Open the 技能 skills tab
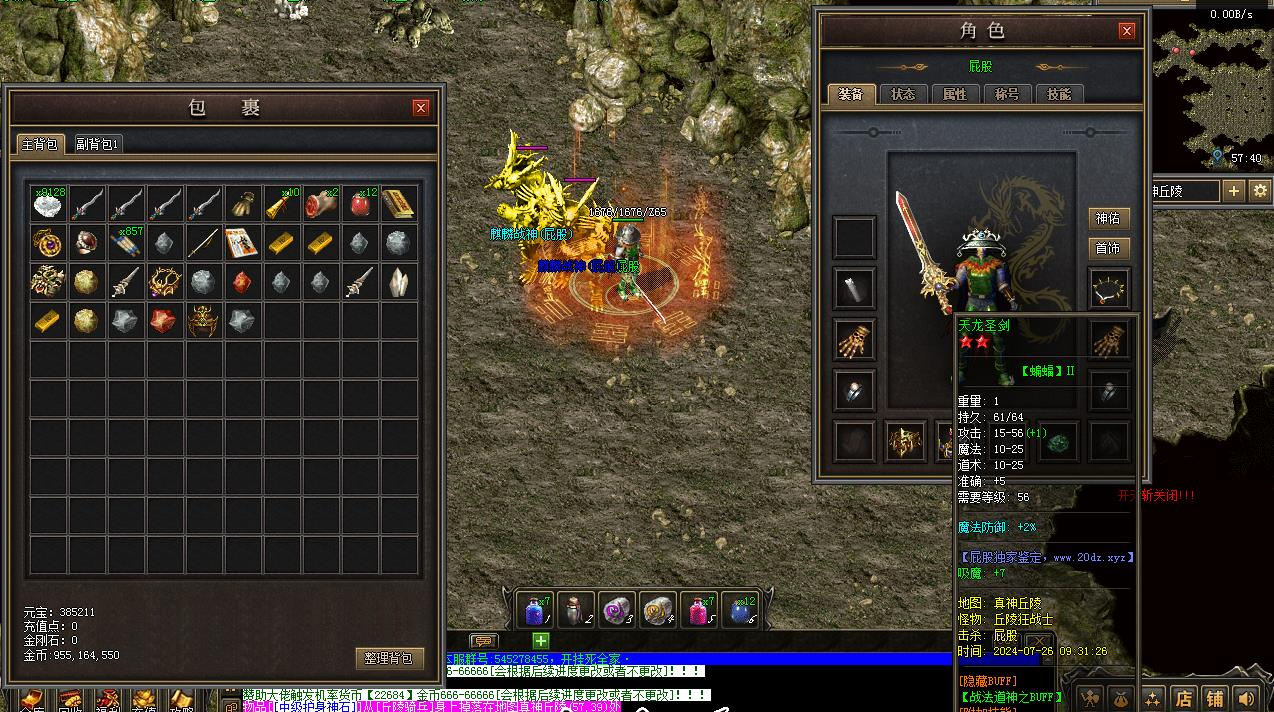1274x712 pixels. 1059,94
